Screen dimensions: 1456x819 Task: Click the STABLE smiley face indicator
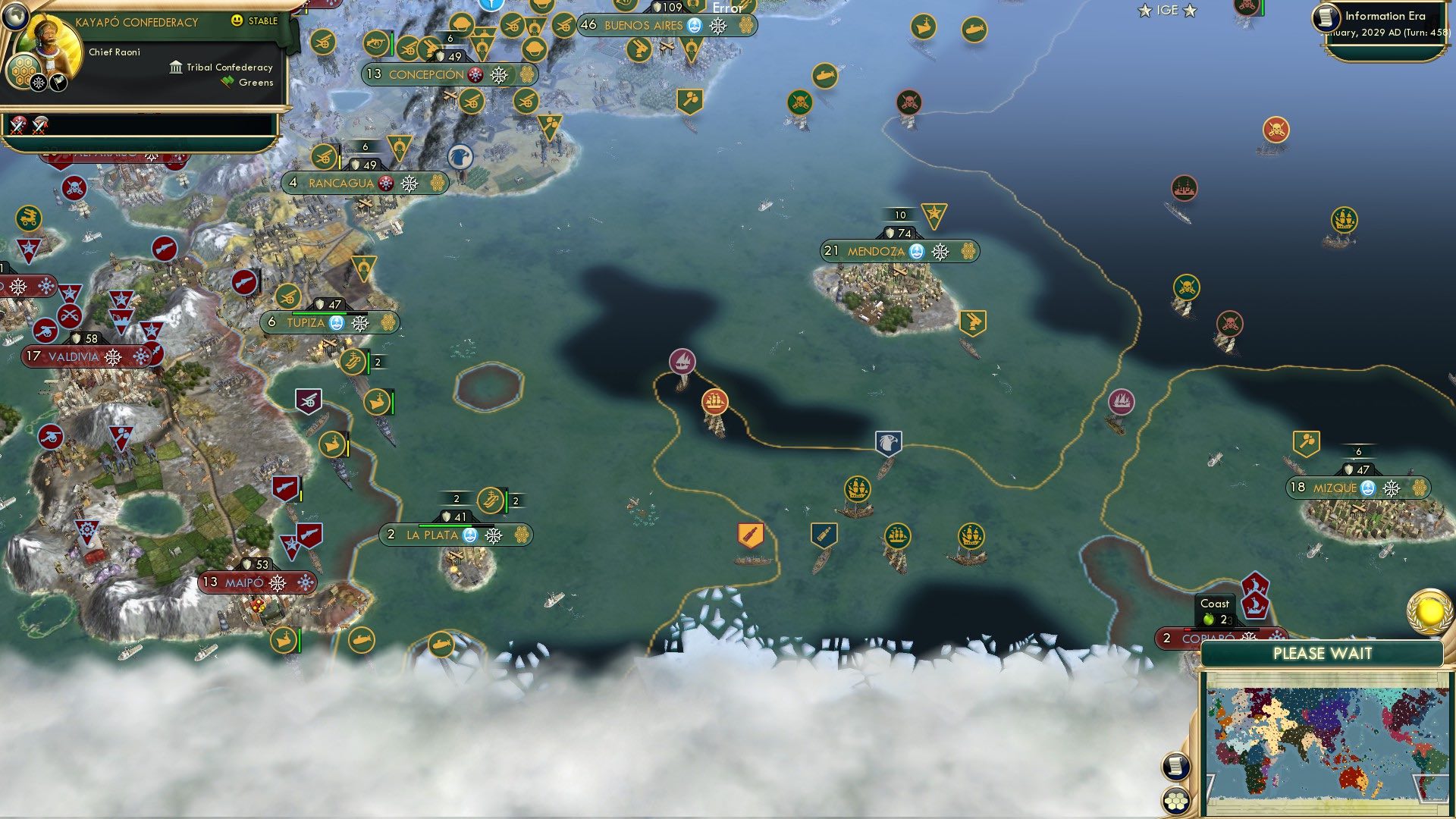click(237, 20)
